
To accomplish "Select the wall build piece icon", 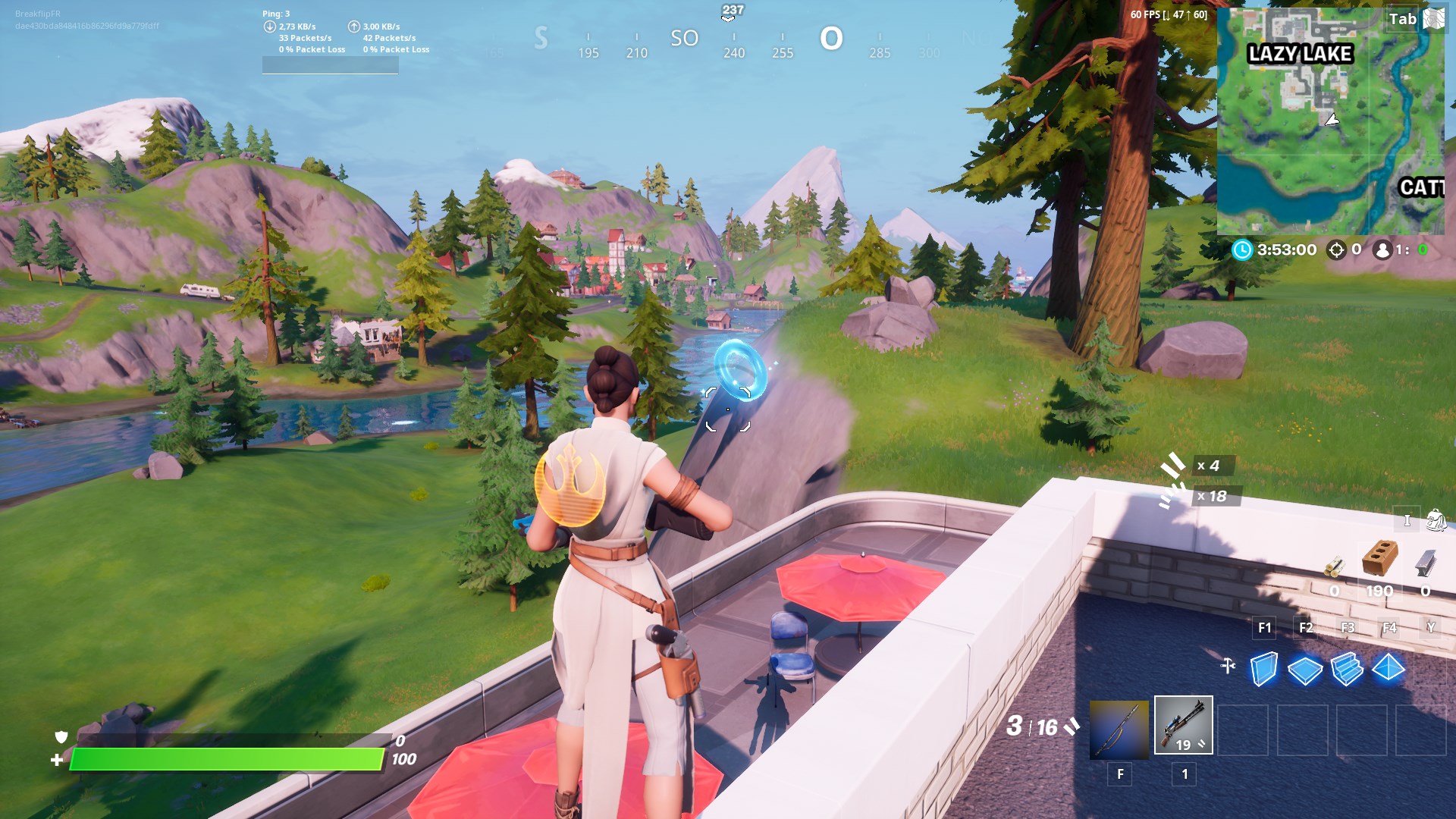I will click(1263, 668).
